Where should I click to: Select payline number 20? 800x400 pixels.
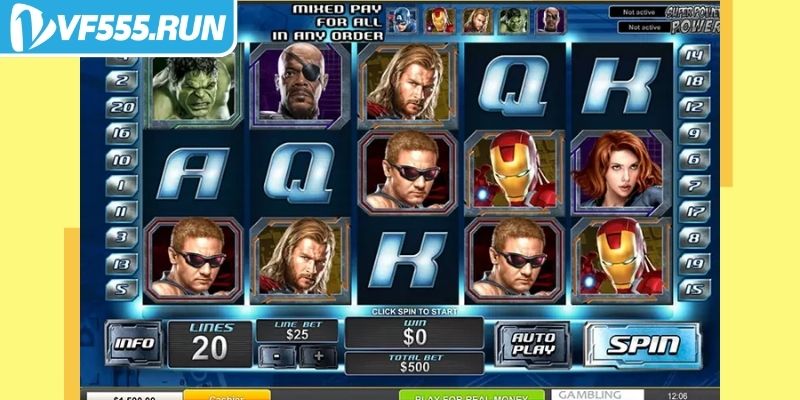pos(122,107)
